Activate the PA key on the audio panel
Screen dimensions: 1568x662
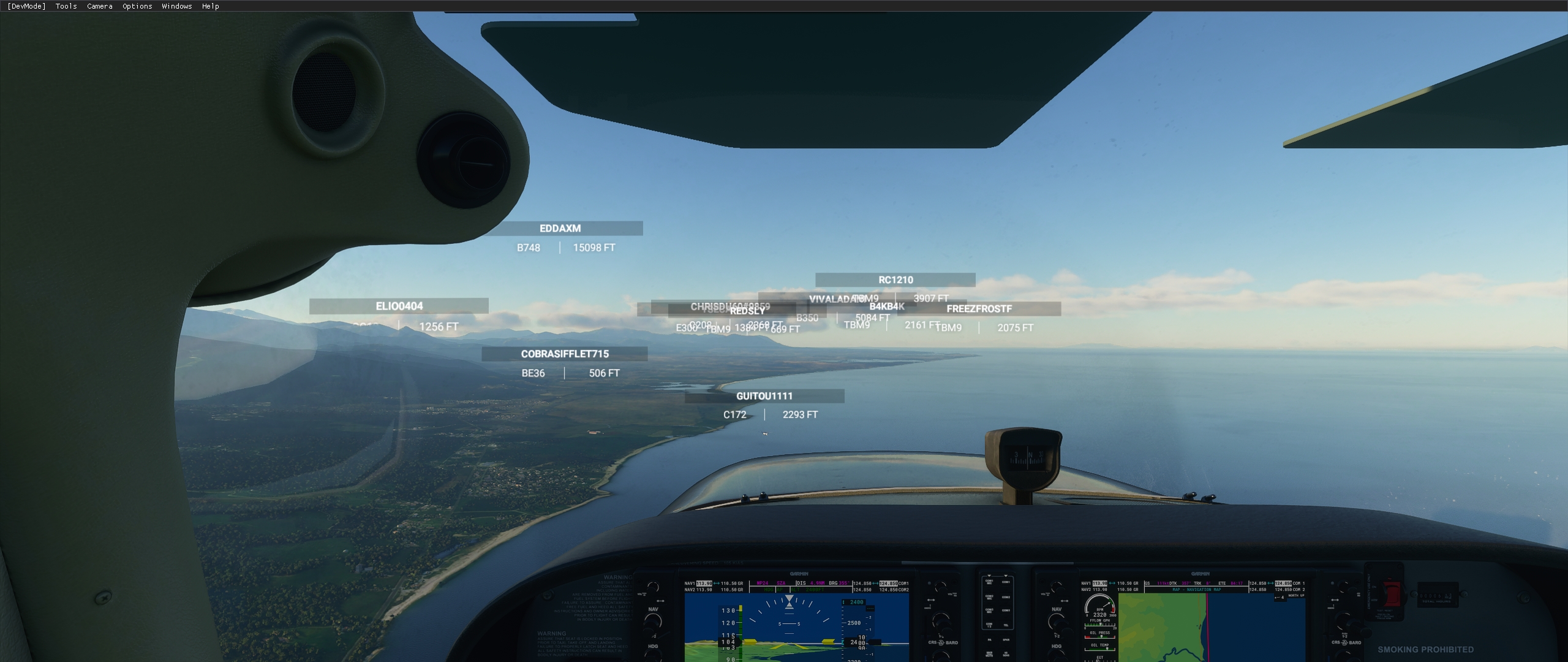point(990,640)
